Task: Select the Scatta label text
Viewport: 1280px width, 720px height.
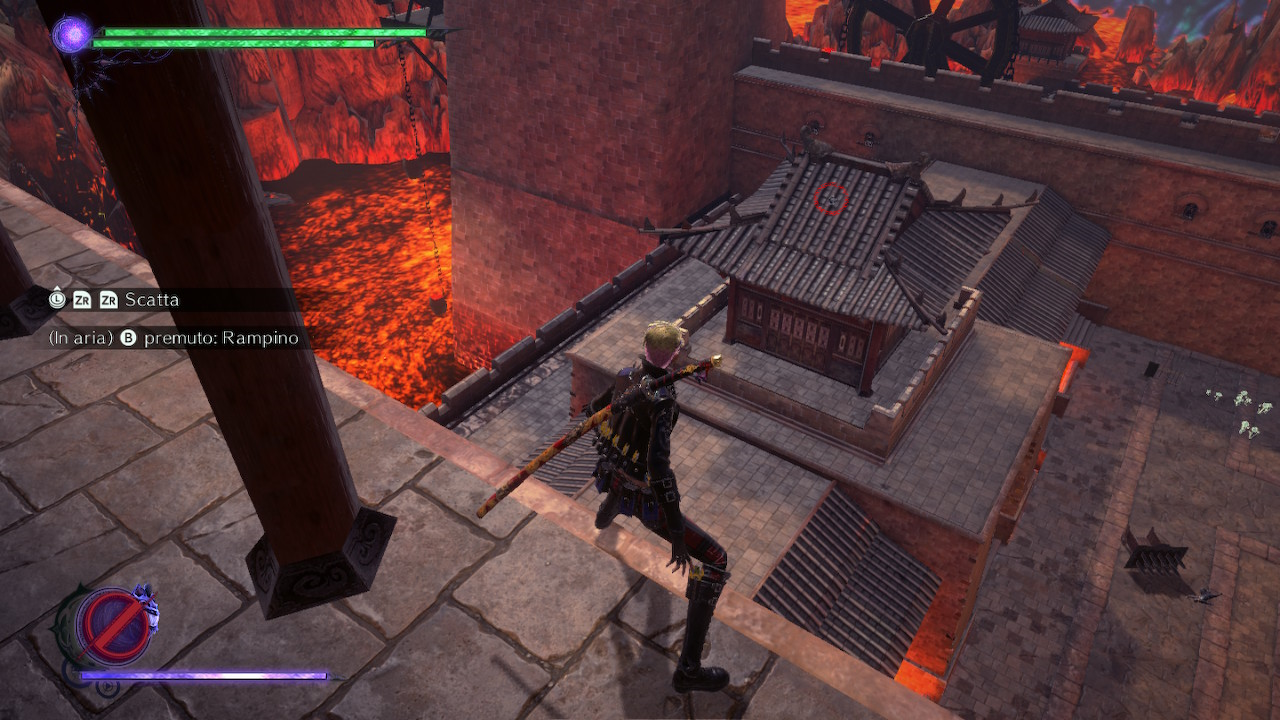Action: [154, 299]
